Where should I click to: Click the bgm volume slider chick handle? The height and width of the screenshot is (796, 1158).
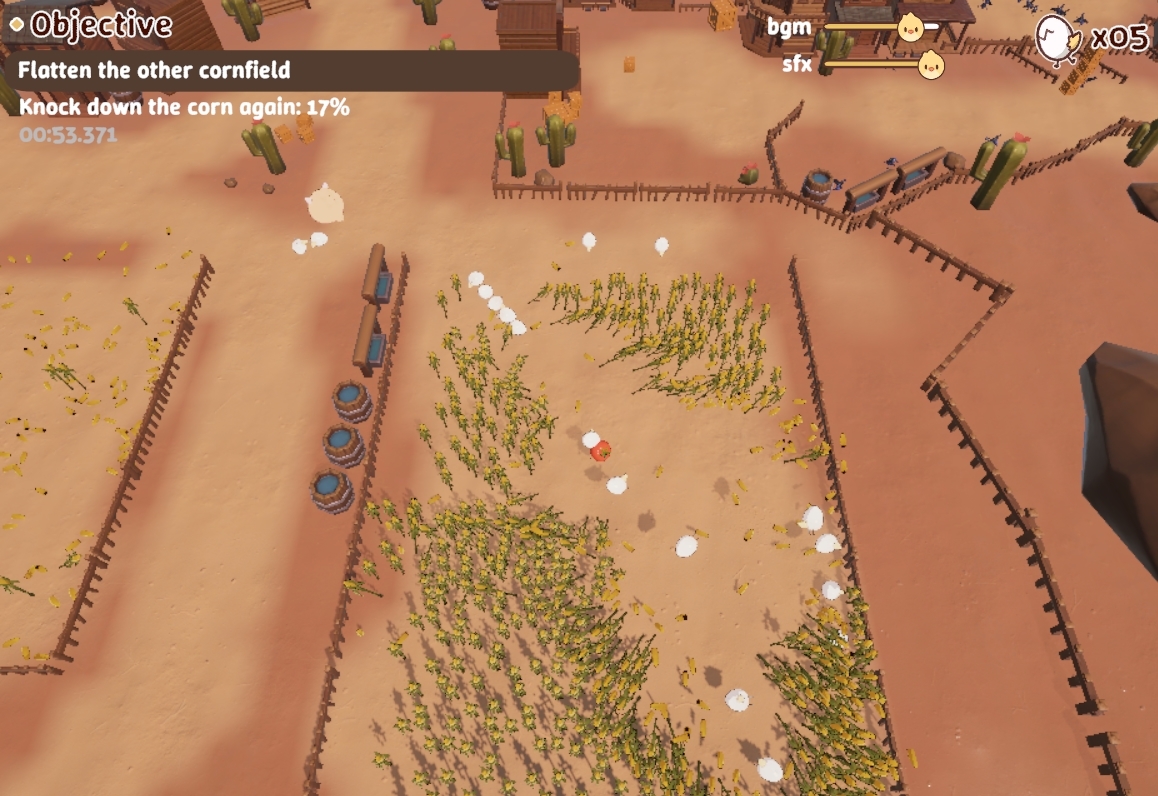point(910,27)
